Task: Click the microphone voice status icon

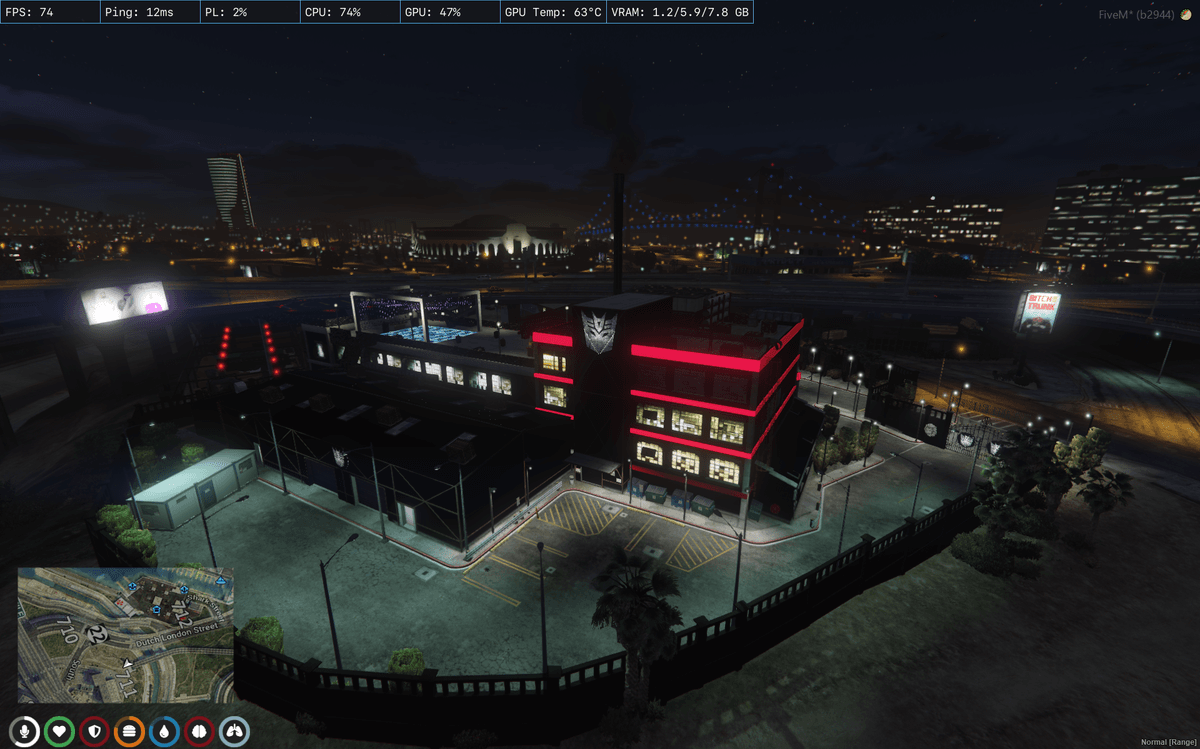Action: (x=25, y=731)
